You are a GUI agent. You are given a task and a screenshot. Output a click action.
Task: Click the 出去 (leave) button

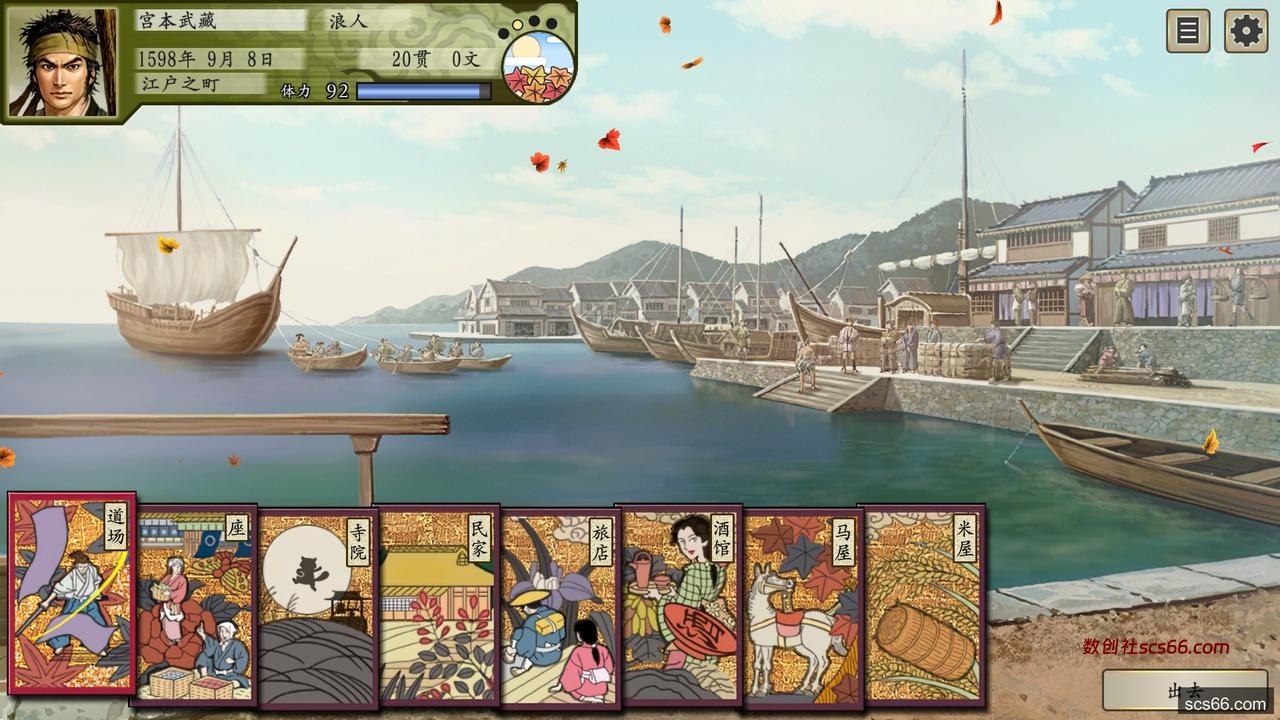click(x=1184, y=691)
